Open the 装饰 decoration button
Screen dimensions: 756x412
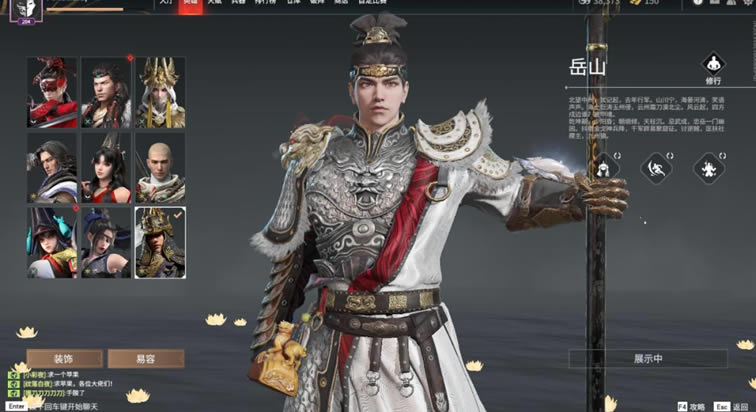[64, 358]
